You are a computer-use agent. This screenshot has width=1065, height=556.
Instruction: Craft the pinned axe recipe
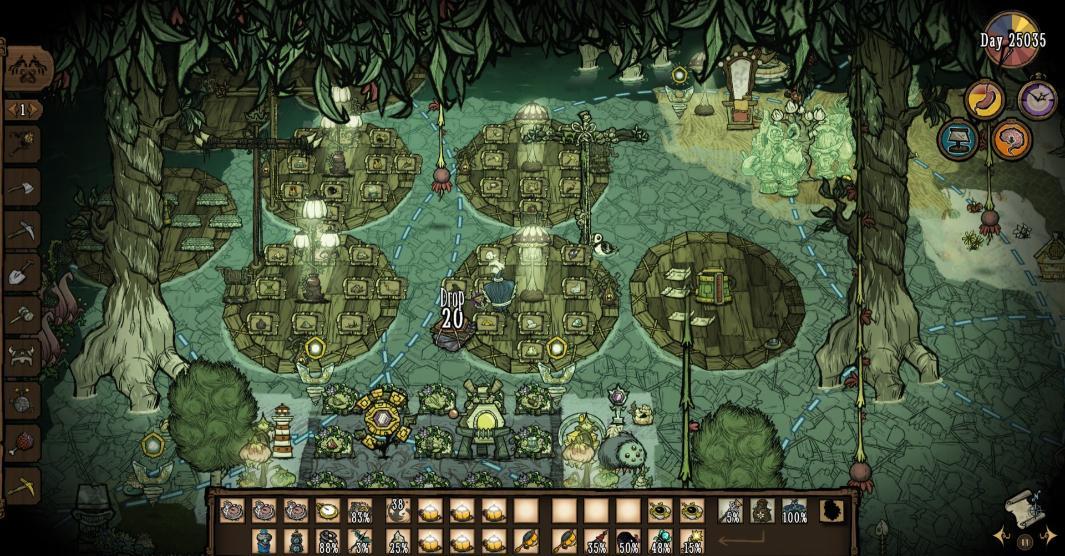pyautogui.click(x=22, y=187)
